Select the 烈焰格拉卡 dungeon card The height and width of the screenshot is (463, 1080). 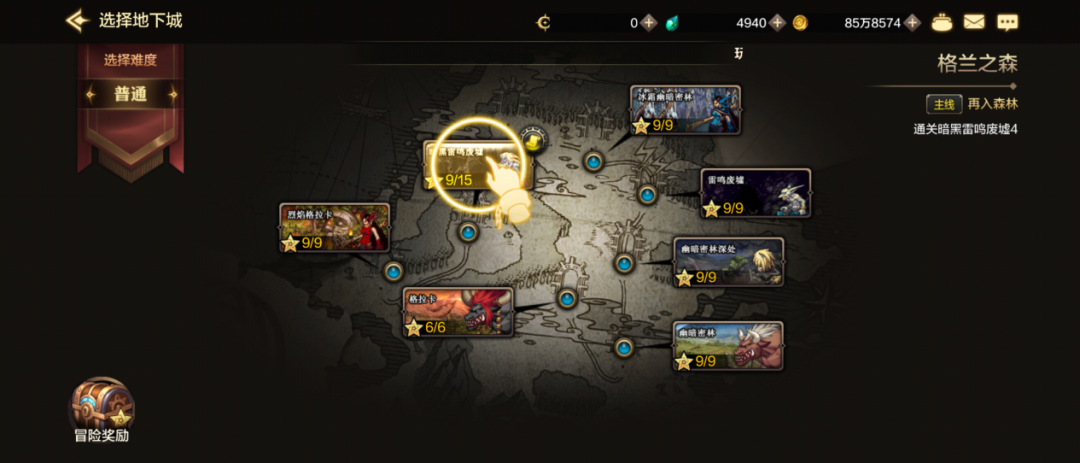(334, 228)
